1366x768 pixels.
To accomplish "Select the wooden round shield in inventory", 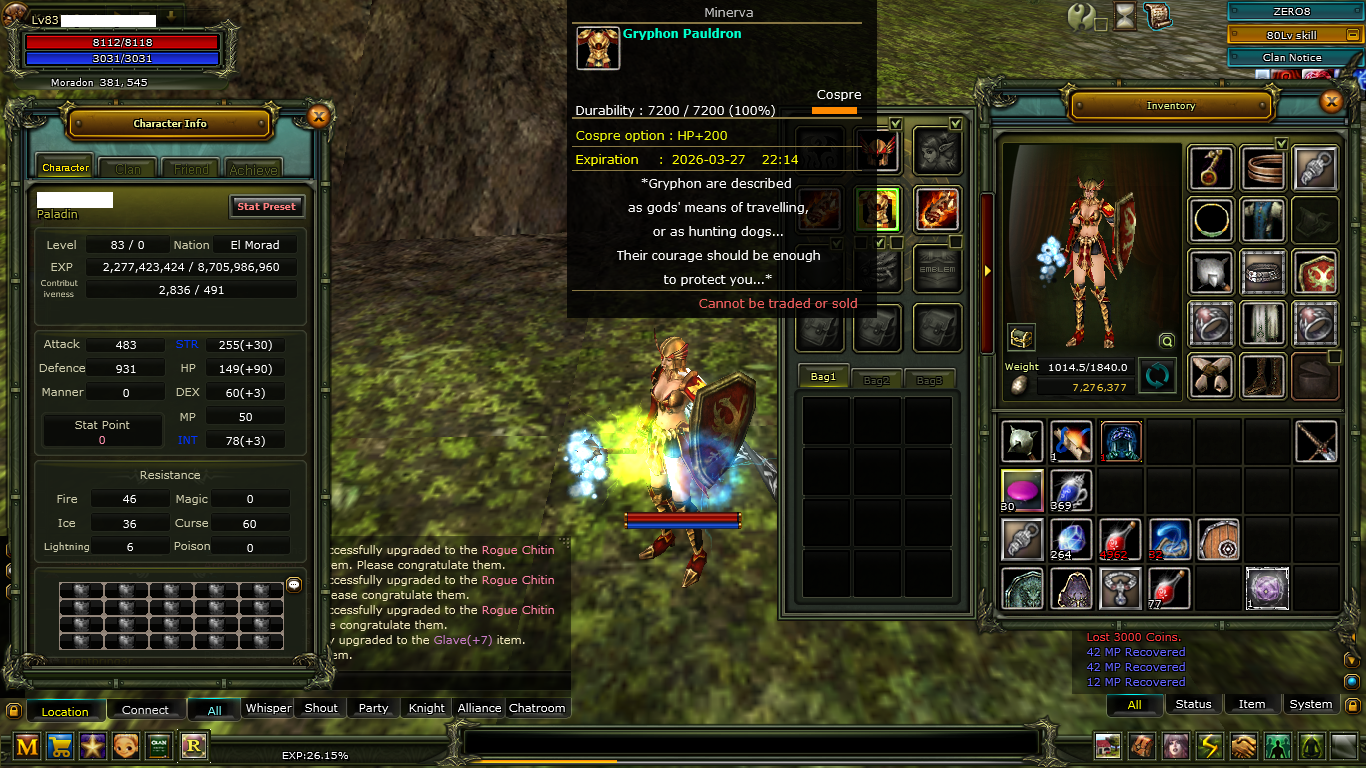I will click(x=1218, y=539).
